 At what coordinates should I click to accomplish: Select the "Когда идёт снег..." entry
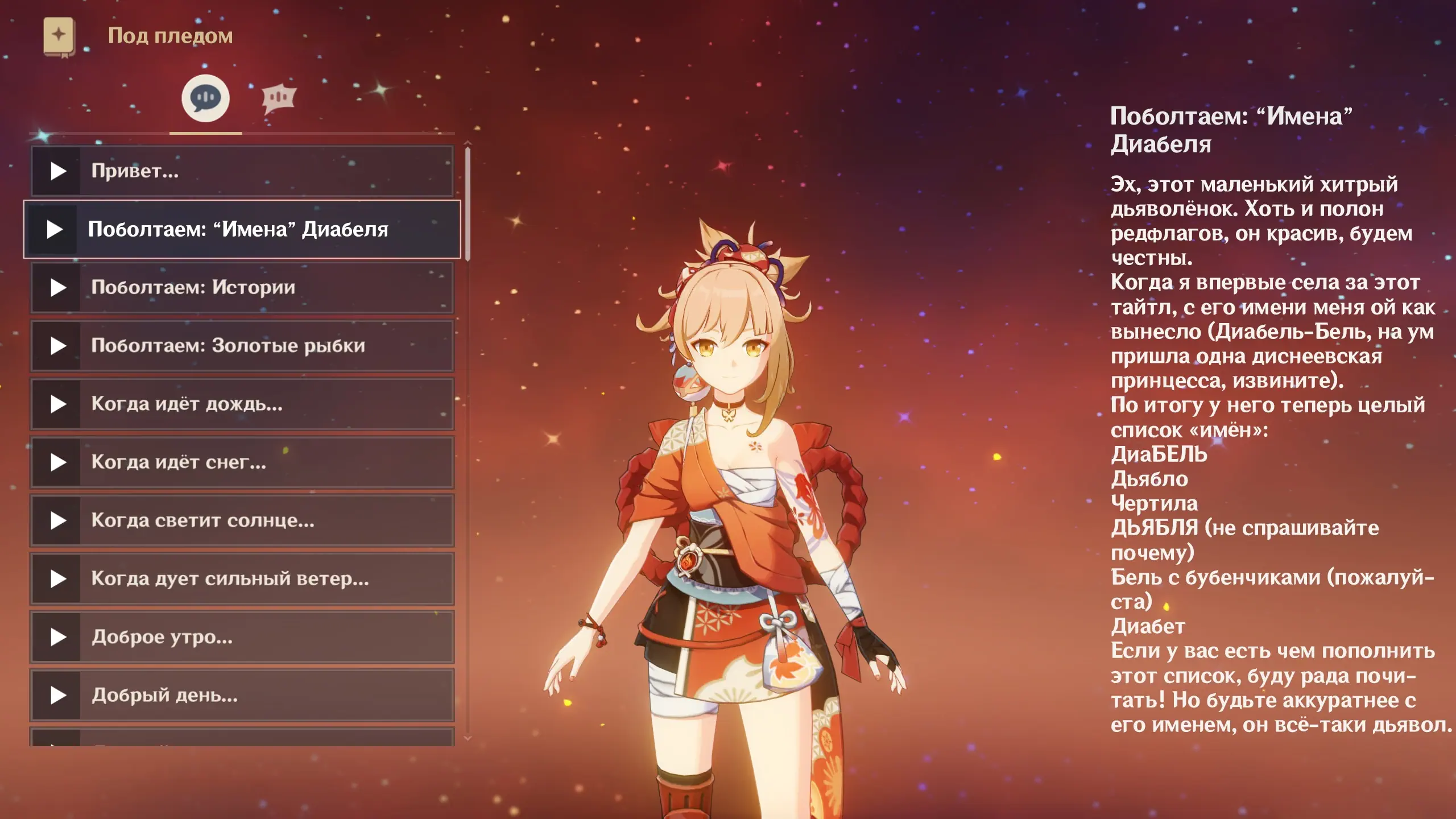coord(242,462)
